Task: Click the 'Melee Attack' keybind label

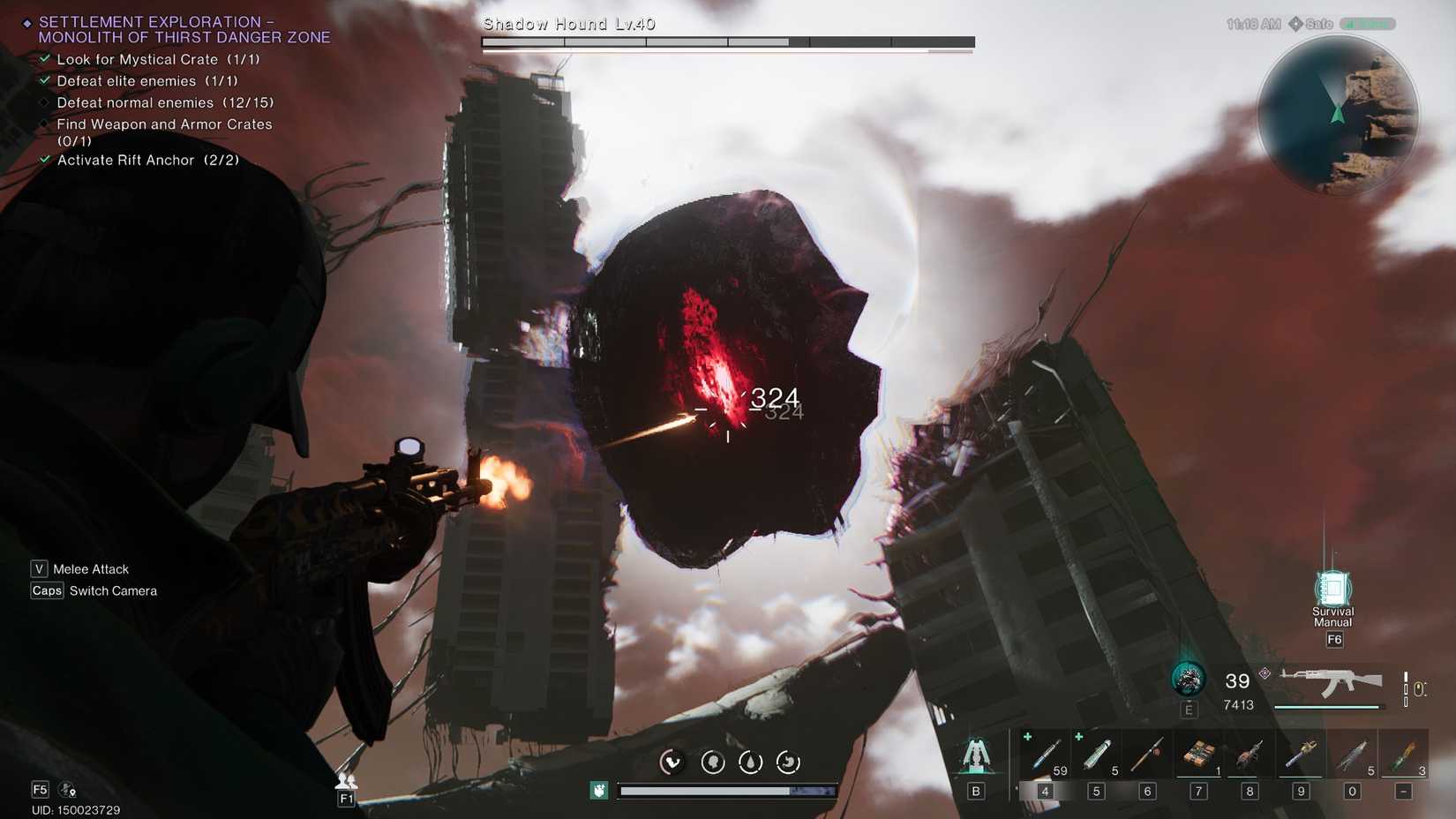Action: pos(90,568)
